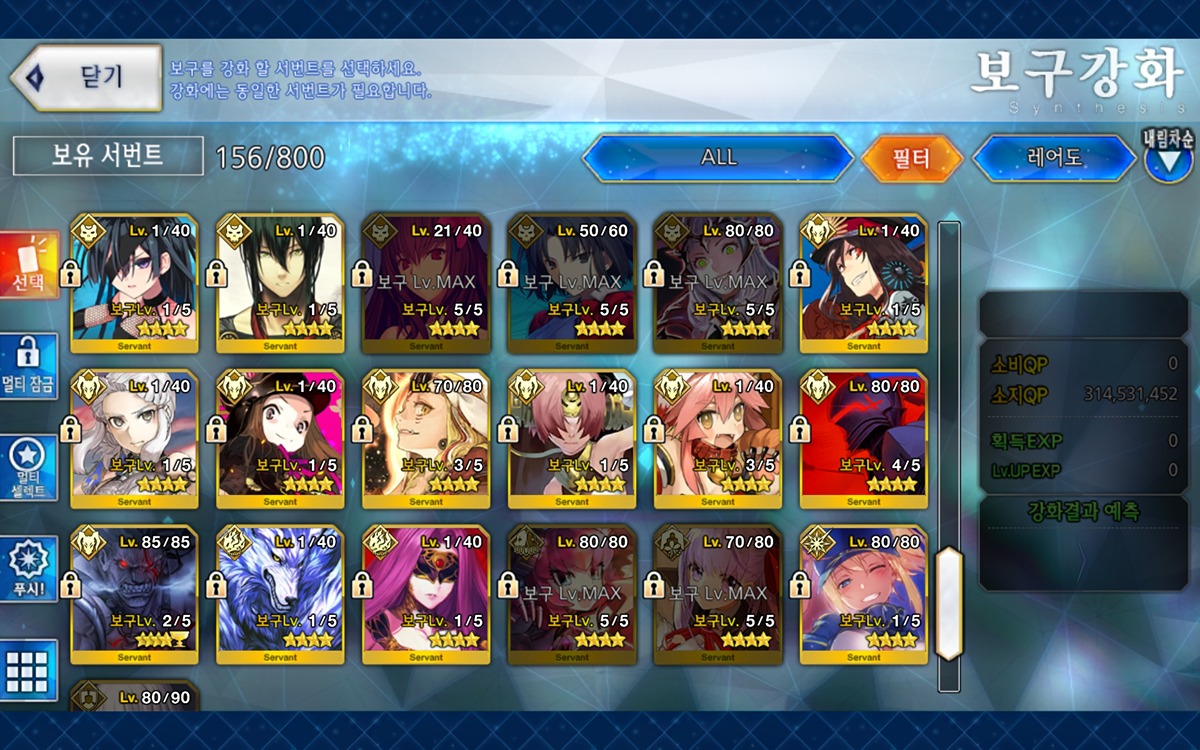This screenshot has width=1200, height=750.
Task: Select the black-haired purple-eyed servant card
Action: [135, 283]
